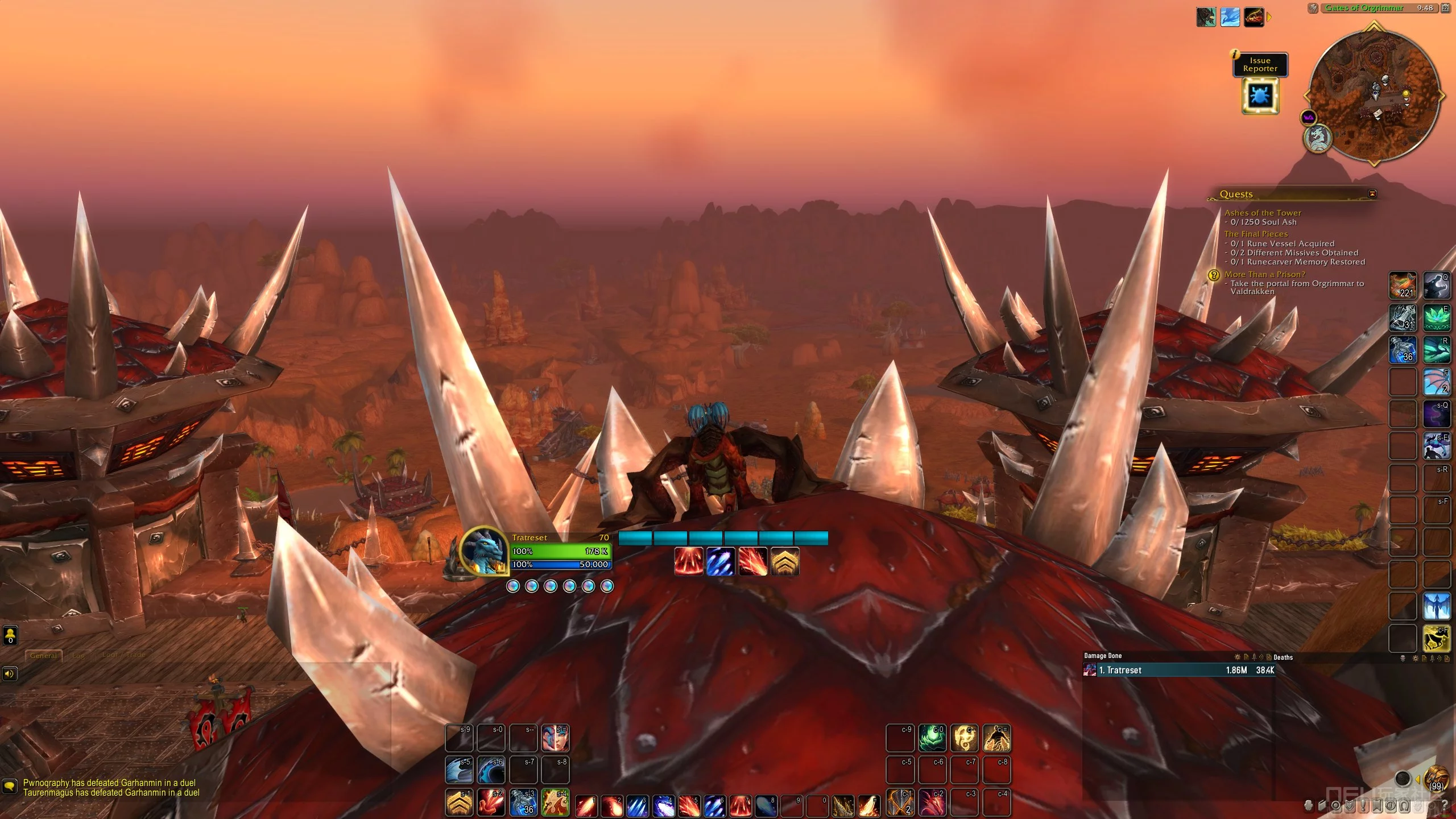The width and height of the screenshot is (1456, 819).
Task: Collapse the Quests tracker header
Action: (1372, 194)
